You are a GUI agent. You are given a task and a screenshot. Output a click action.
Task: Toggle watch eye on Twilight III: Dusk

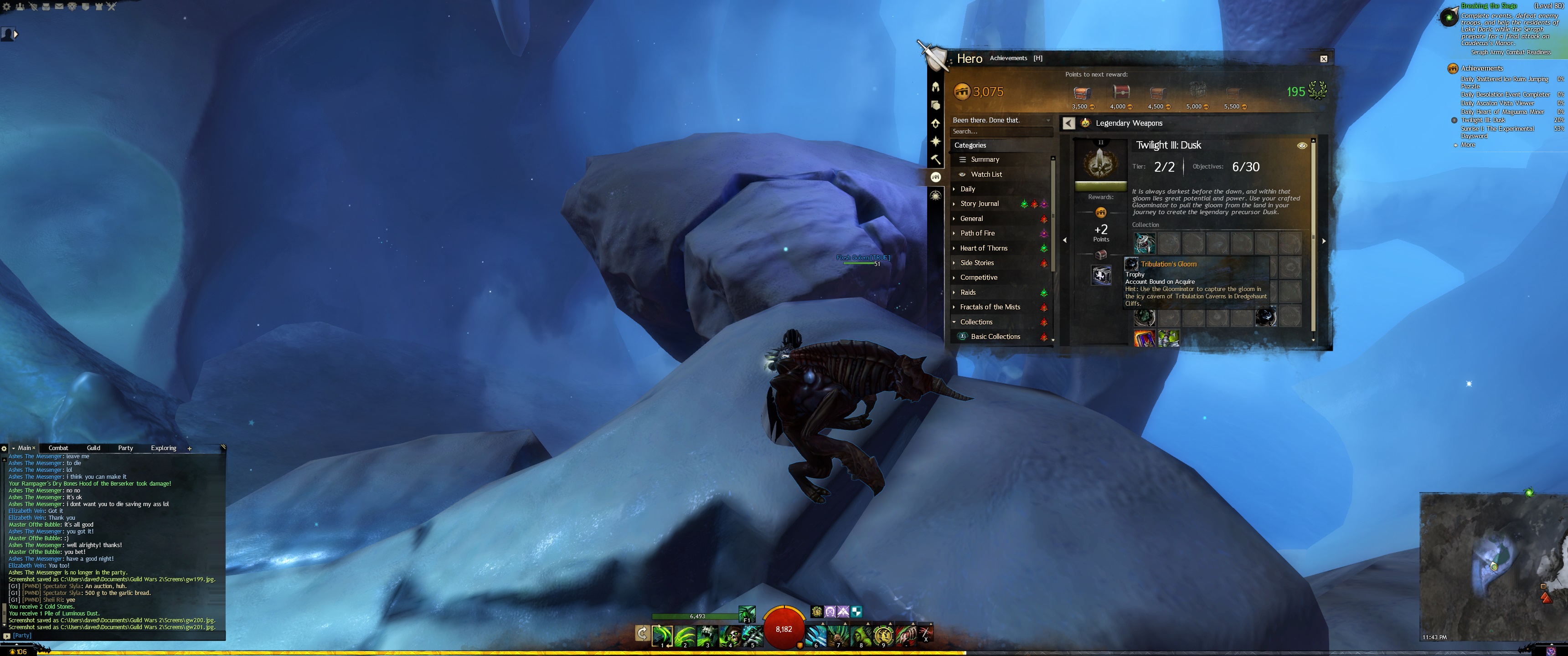[1302, 146]
